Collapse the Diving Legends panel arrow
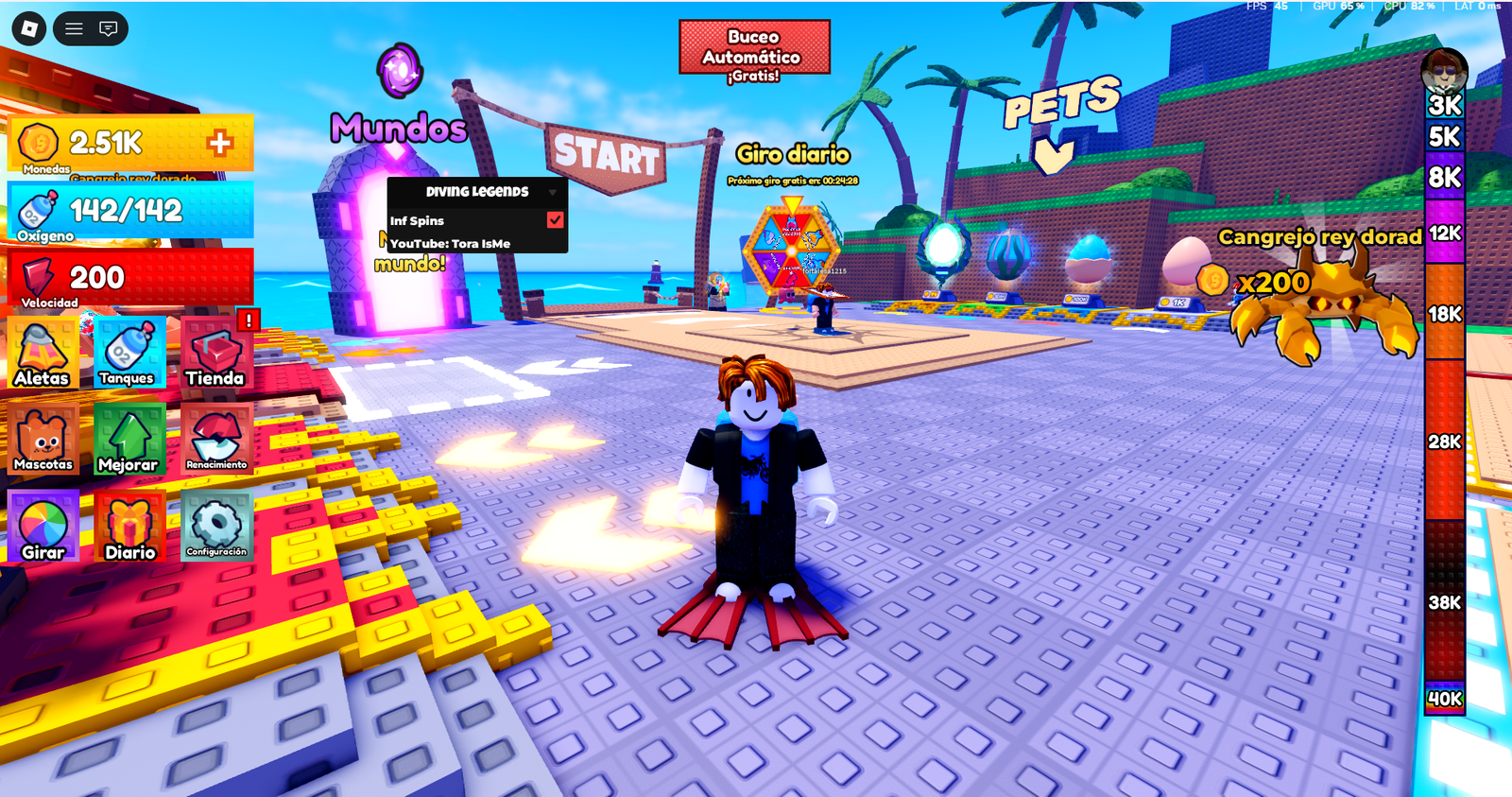 (x=553, y=191)
